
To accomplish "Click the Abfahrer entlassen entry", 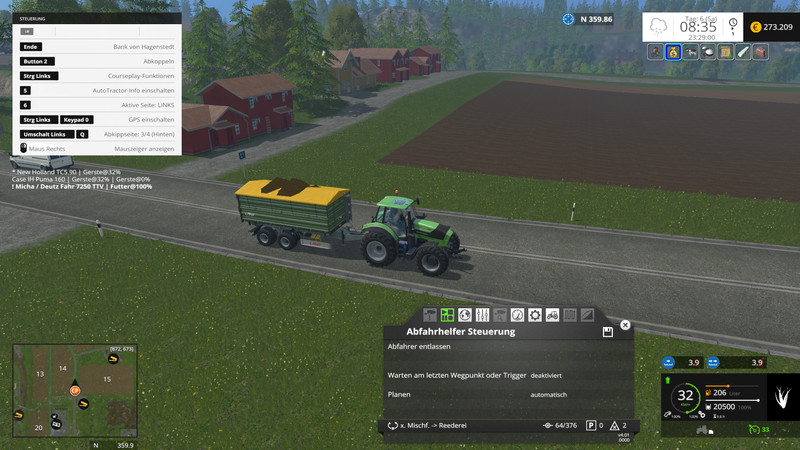I will point(419,347).
